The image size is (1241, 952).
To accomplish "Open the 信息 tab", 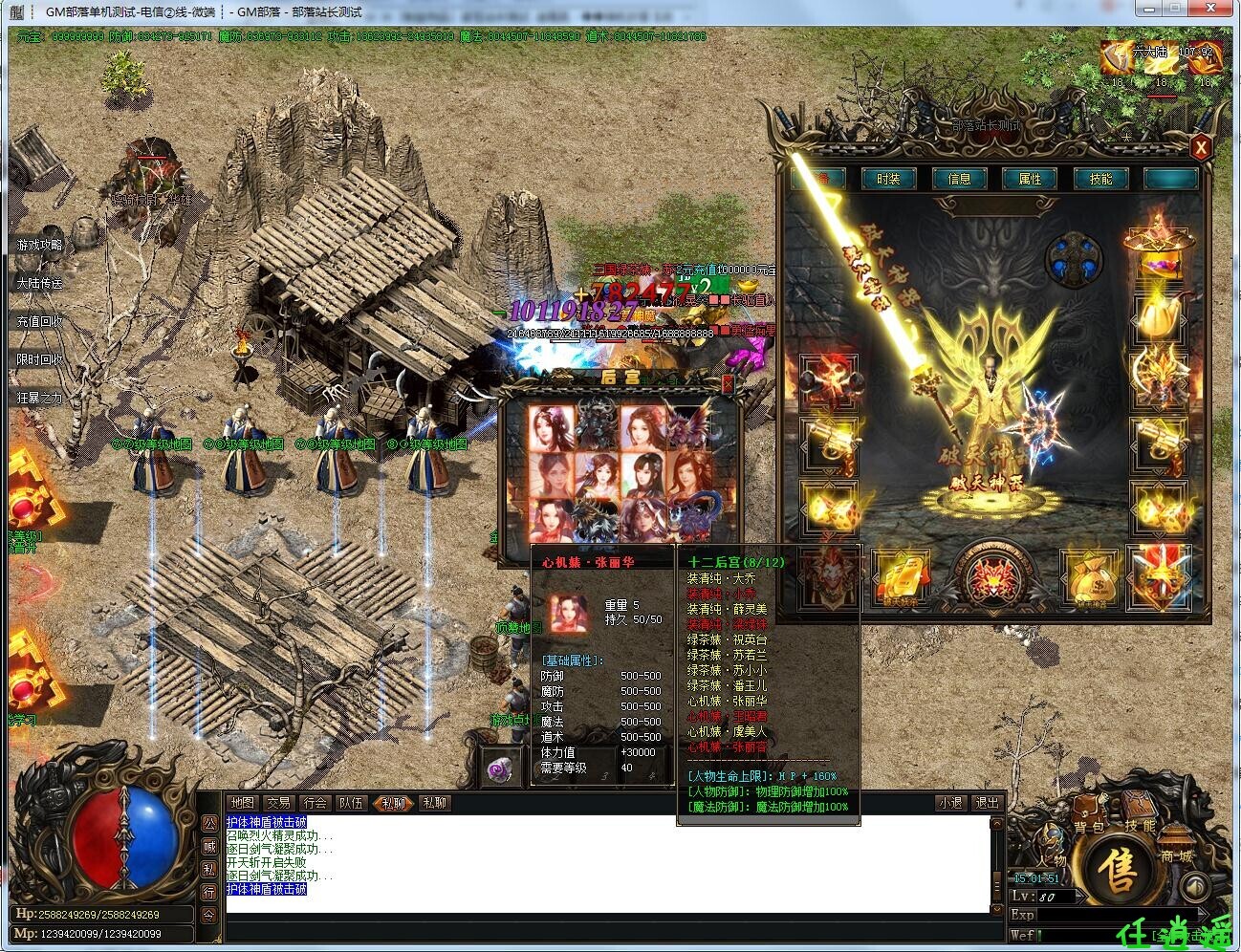I will click(x=959, y=179).
